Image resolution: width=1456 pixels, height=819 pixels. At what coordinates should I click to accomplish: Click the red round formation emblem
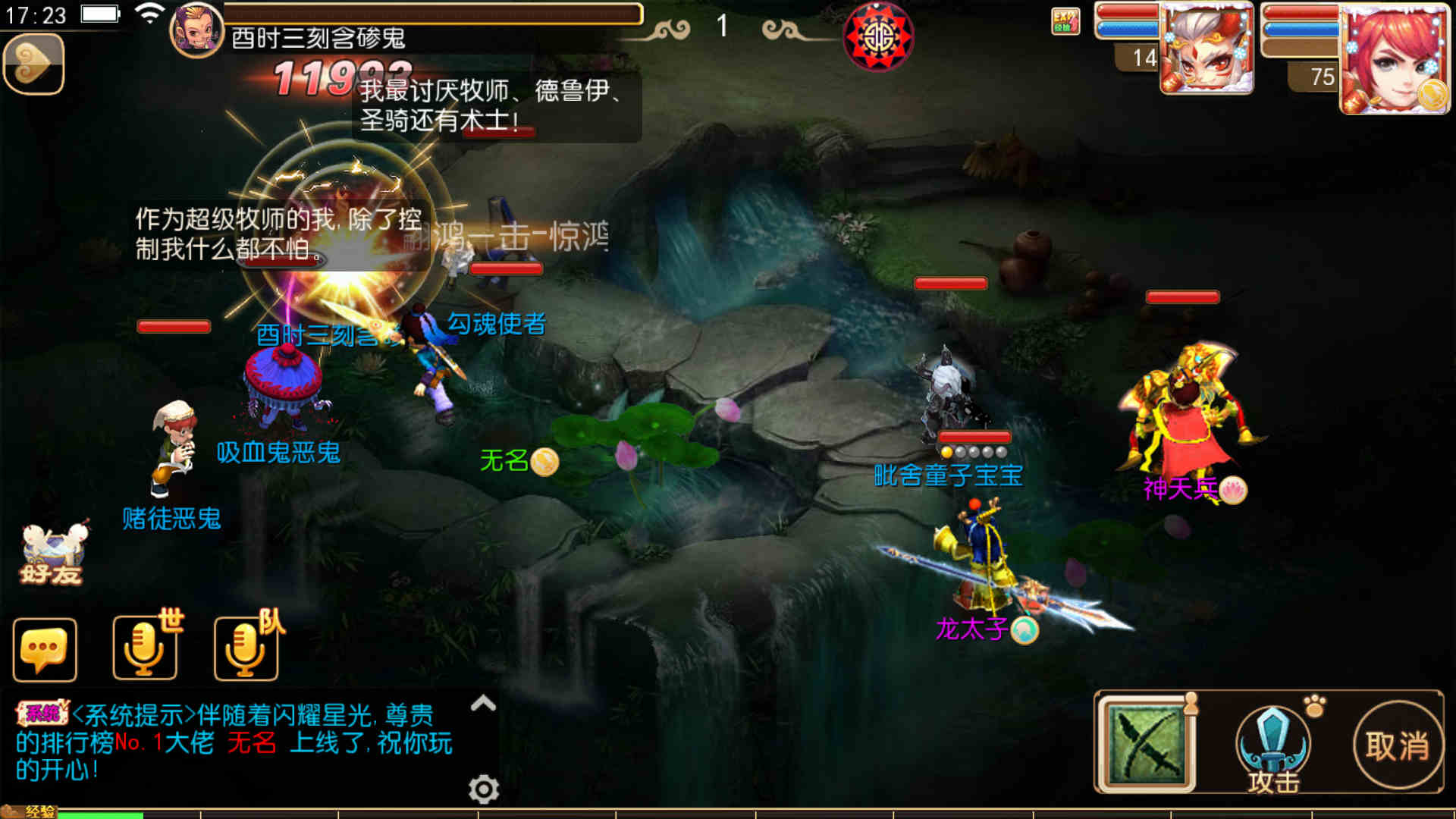[x=878, y=36]
